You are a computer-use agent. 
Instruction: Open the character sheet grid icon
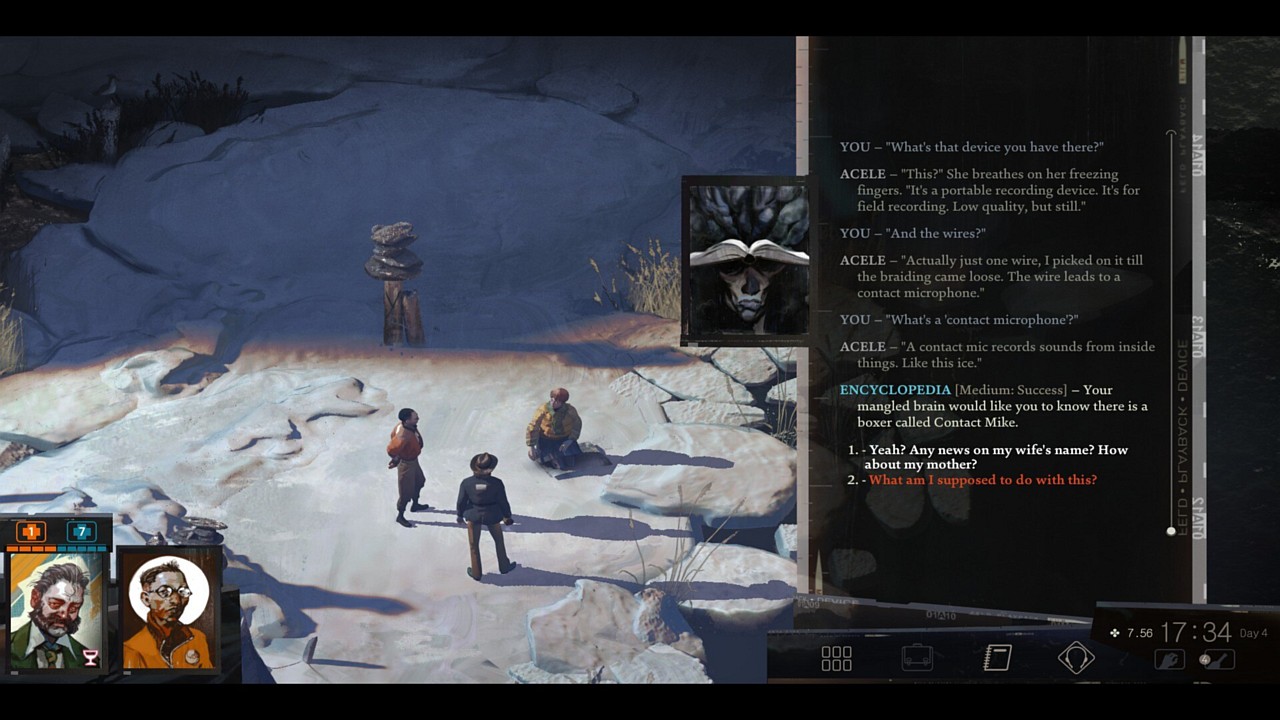[x=836, y=657]
